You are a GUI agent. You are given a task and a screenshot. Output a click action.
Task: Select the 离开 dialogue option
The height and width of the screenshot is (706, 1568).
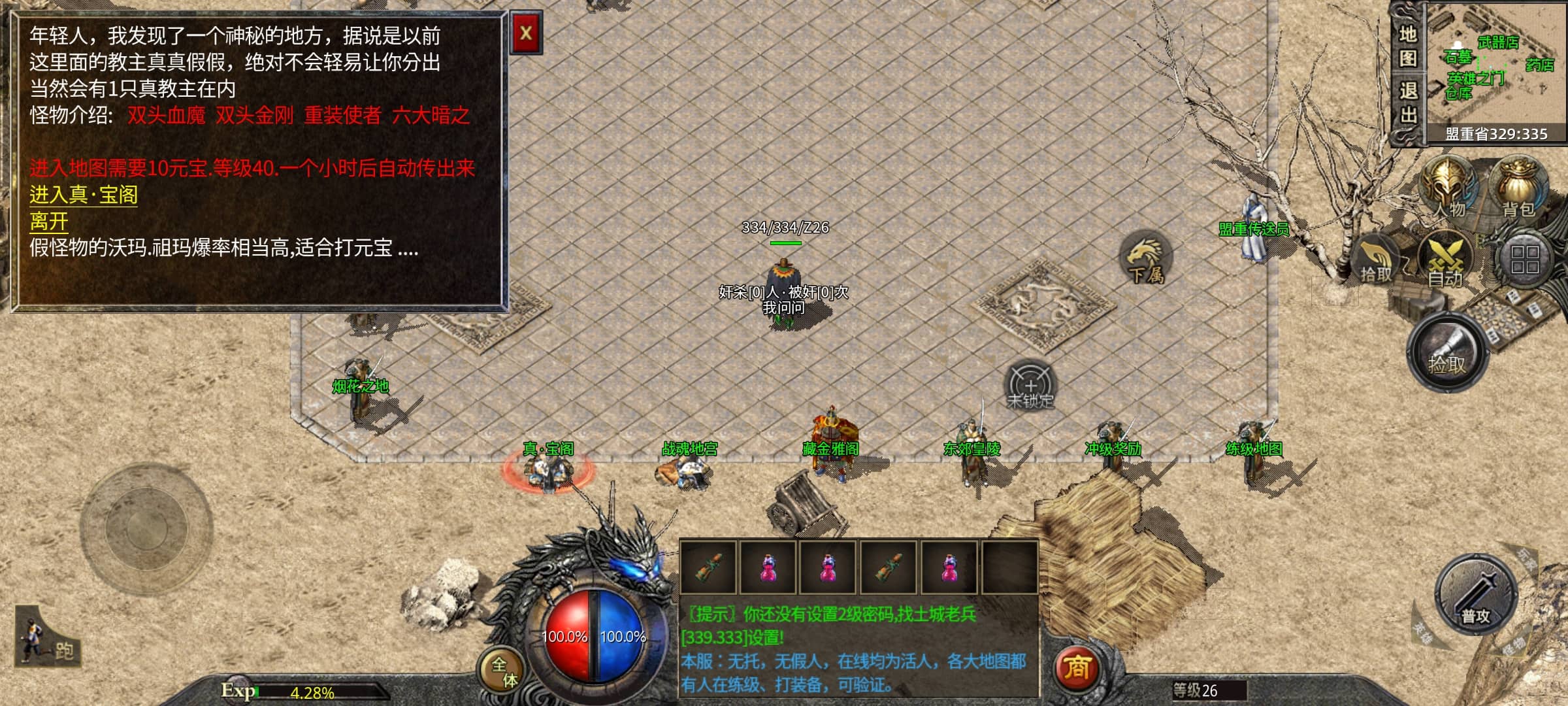coord(49,222)
